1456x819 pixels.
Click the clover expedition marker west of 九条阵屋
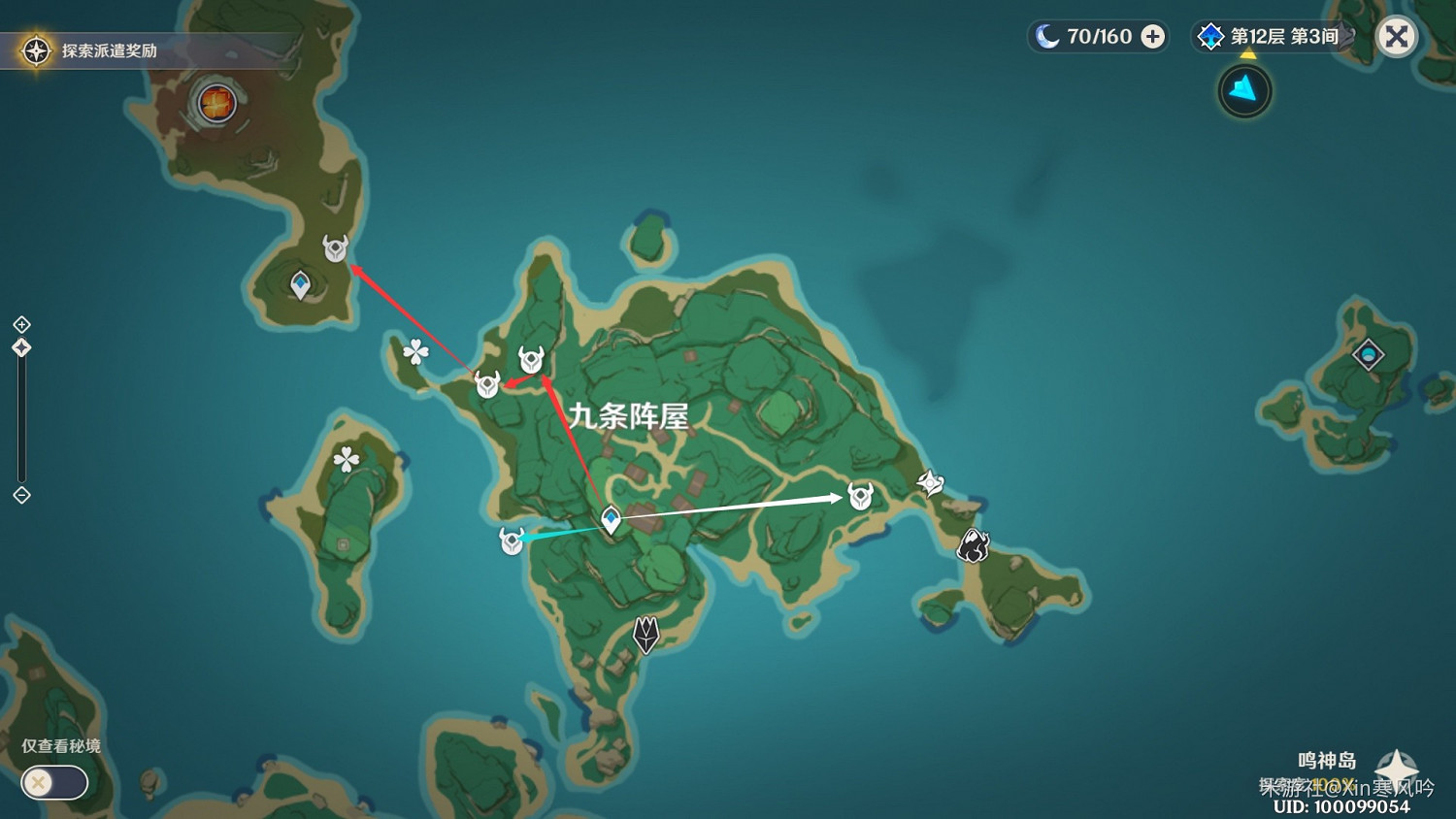414,351
